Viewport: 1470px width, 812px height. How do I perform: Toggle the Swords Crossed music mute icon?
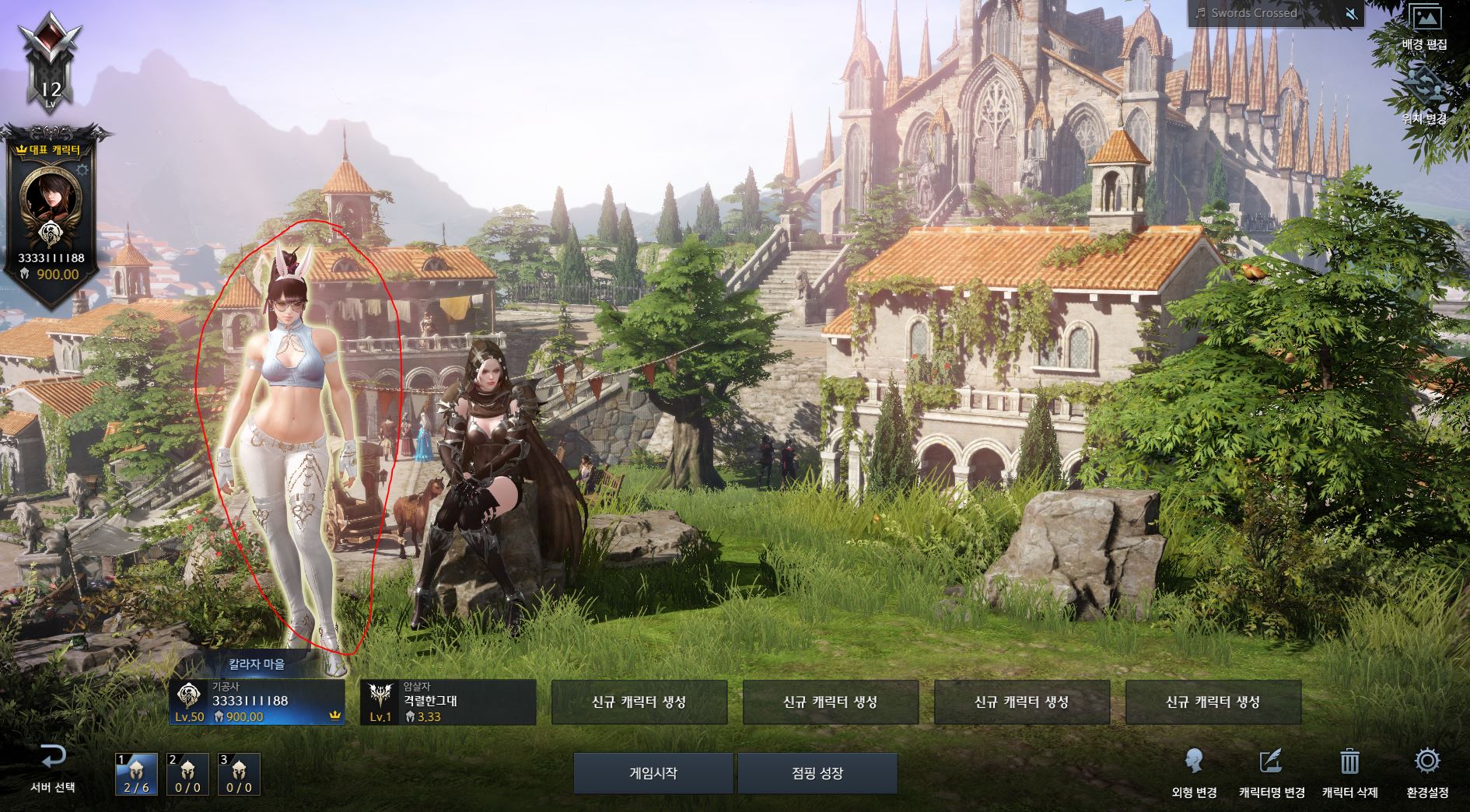coord(1352,13)
